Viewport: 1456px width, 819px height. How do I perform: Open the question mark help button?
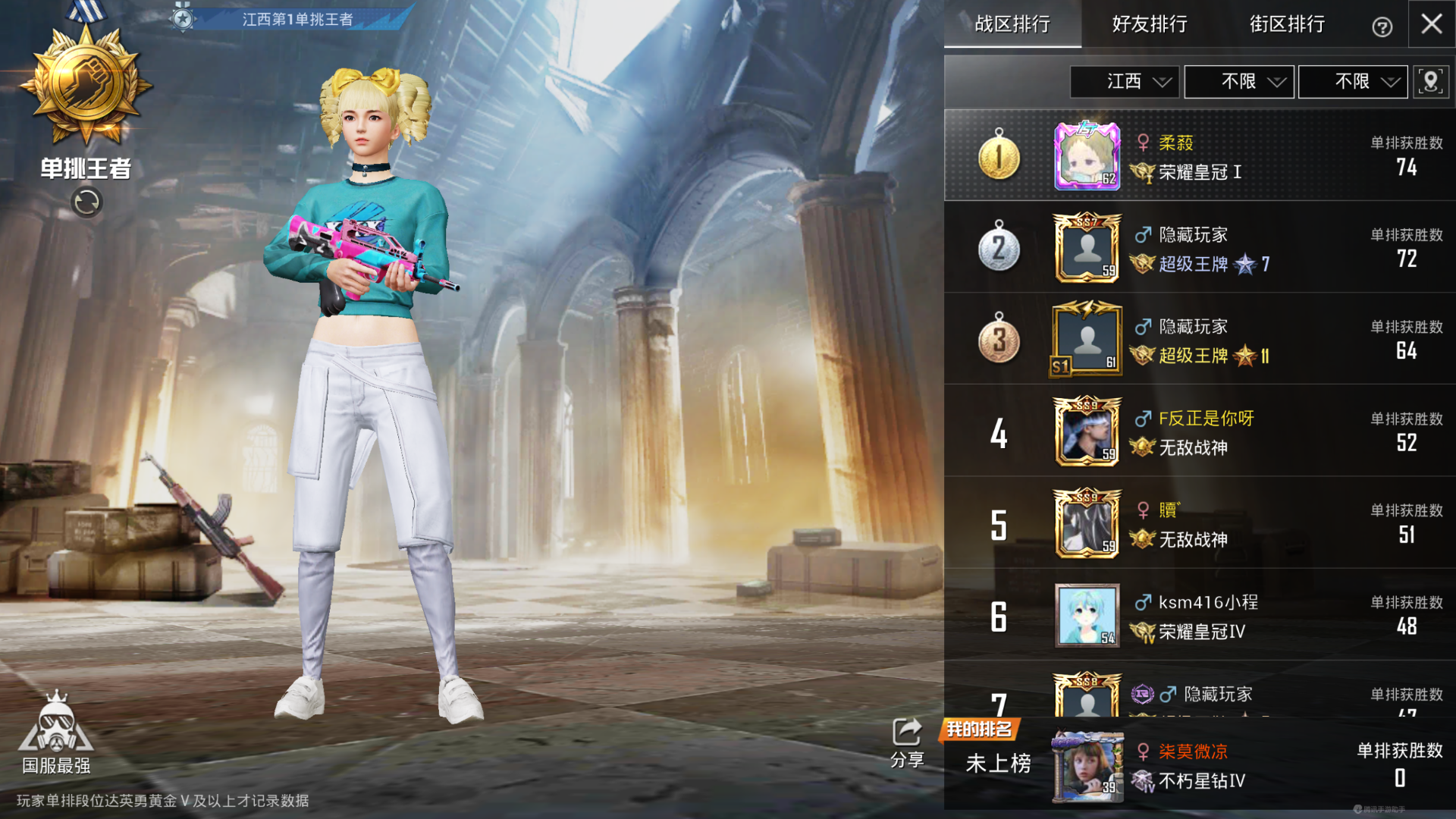pos(1382,27)
